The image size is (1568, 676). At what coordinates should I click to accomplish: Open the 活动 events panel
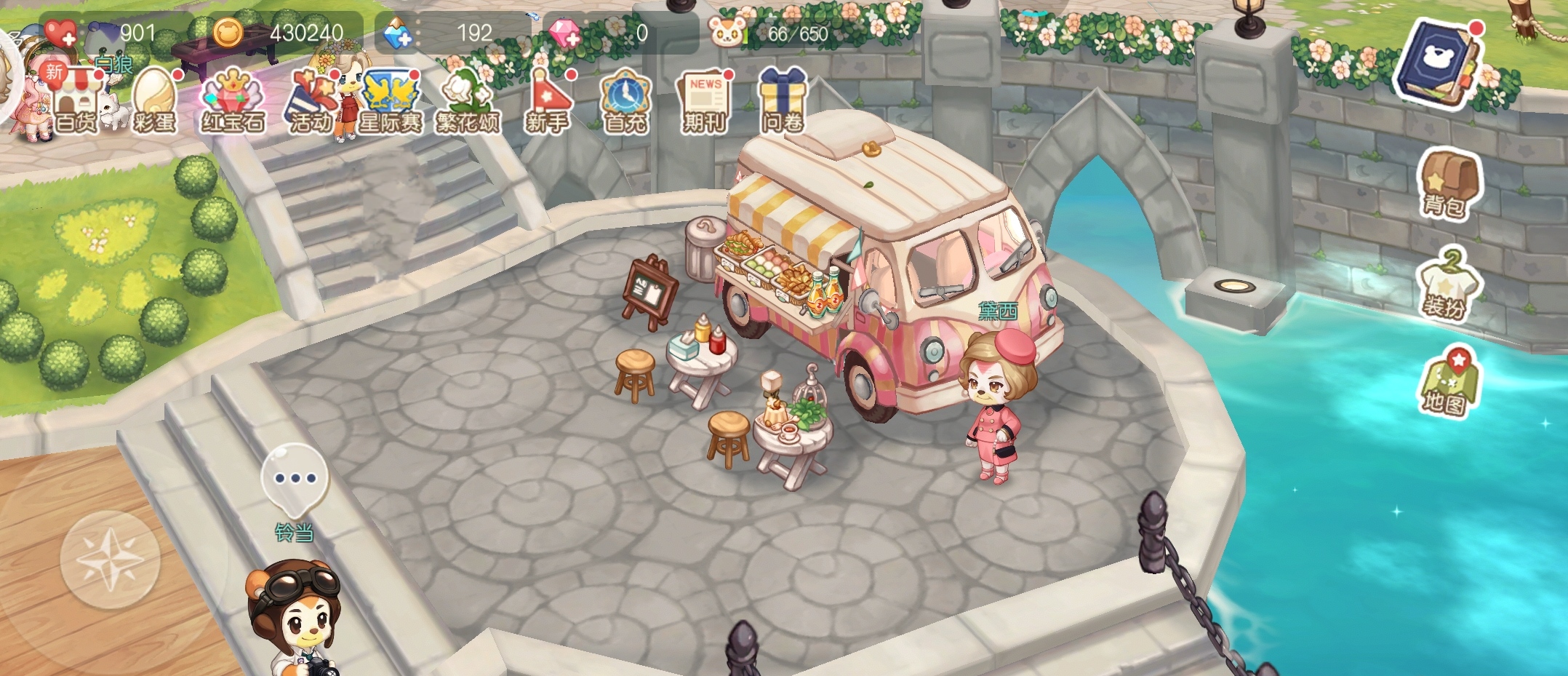pyautogui.click(x=311, y=102)
